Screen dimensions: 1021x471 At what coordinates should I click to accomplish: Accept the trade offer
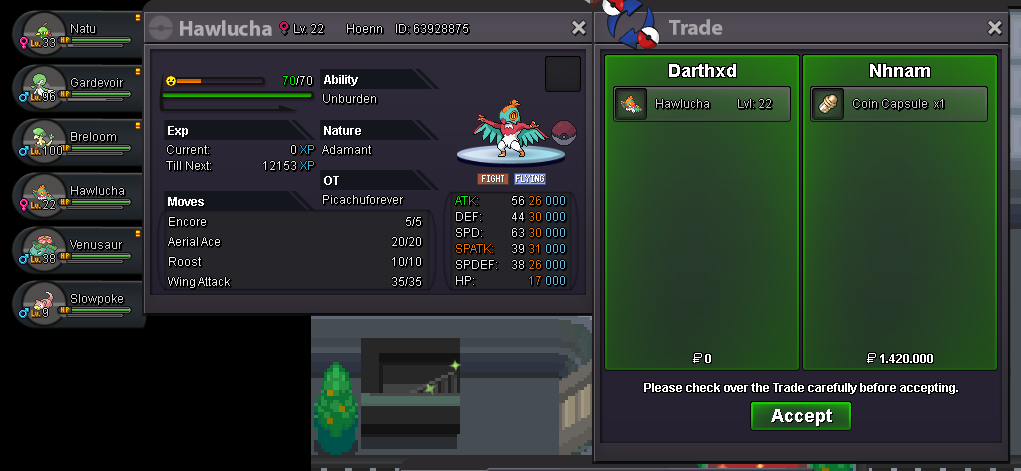click(800, 416)
